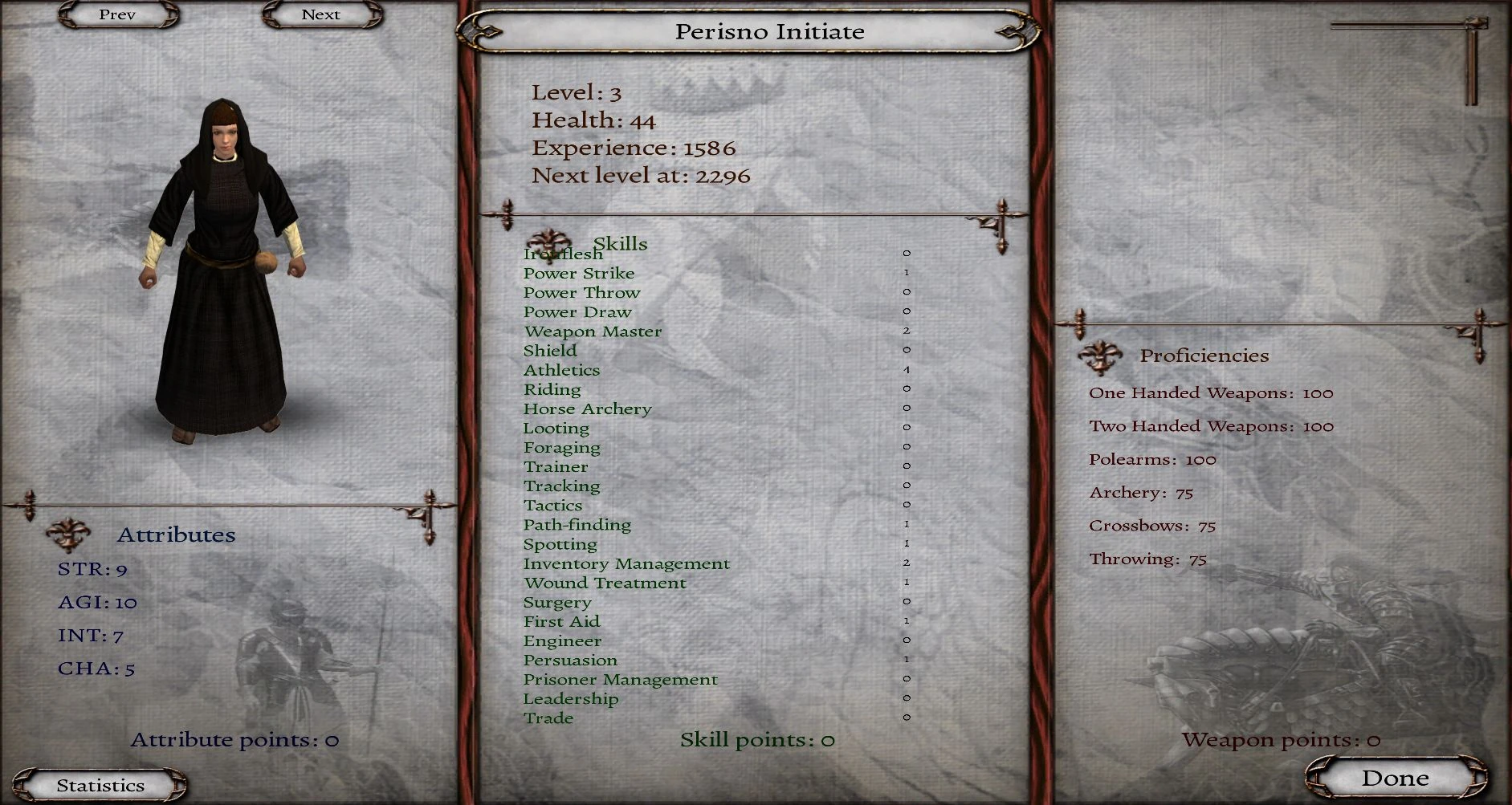Select the Leadership skill
This screenshot has height=805, width=1512.
coord(572,699)
